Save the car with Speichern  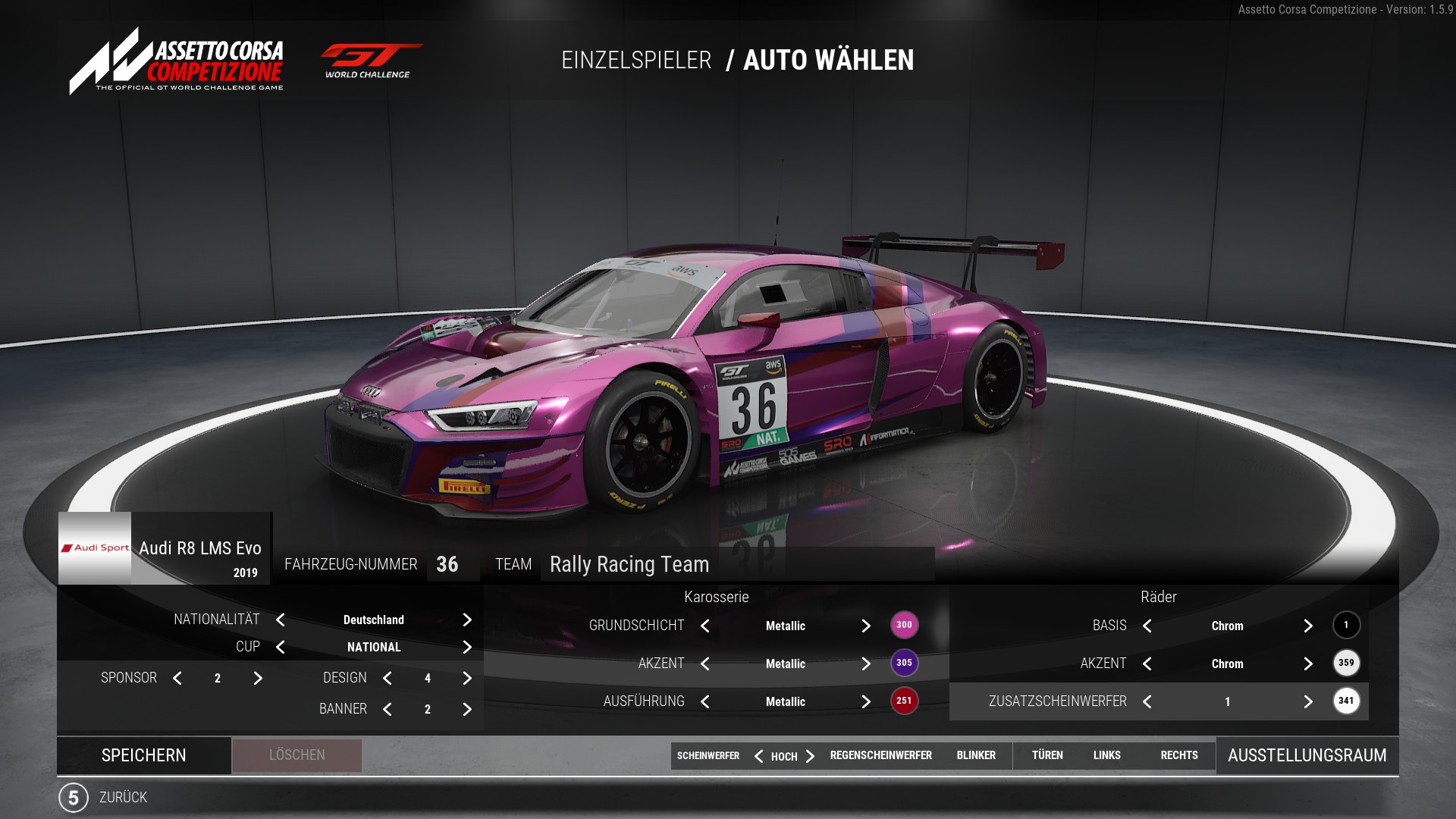tap(144, 755)
